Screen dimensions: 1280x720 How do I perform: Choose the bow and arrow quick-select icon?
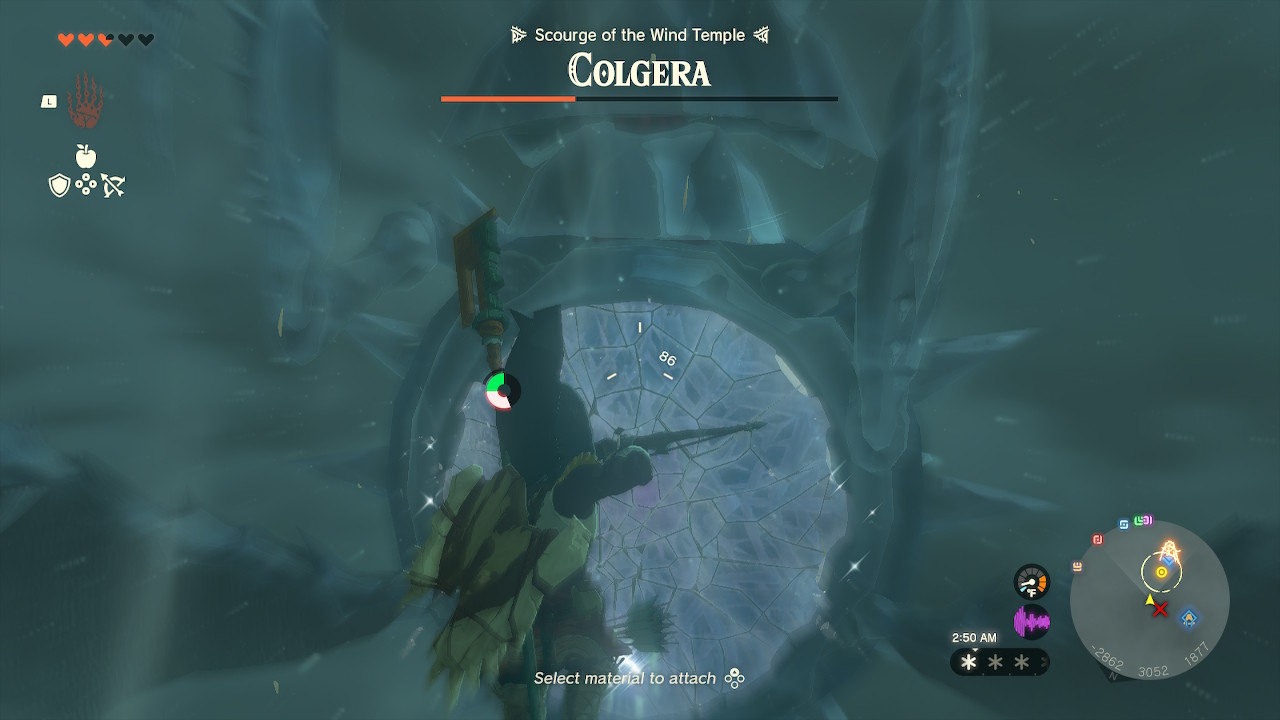[112, 185]
